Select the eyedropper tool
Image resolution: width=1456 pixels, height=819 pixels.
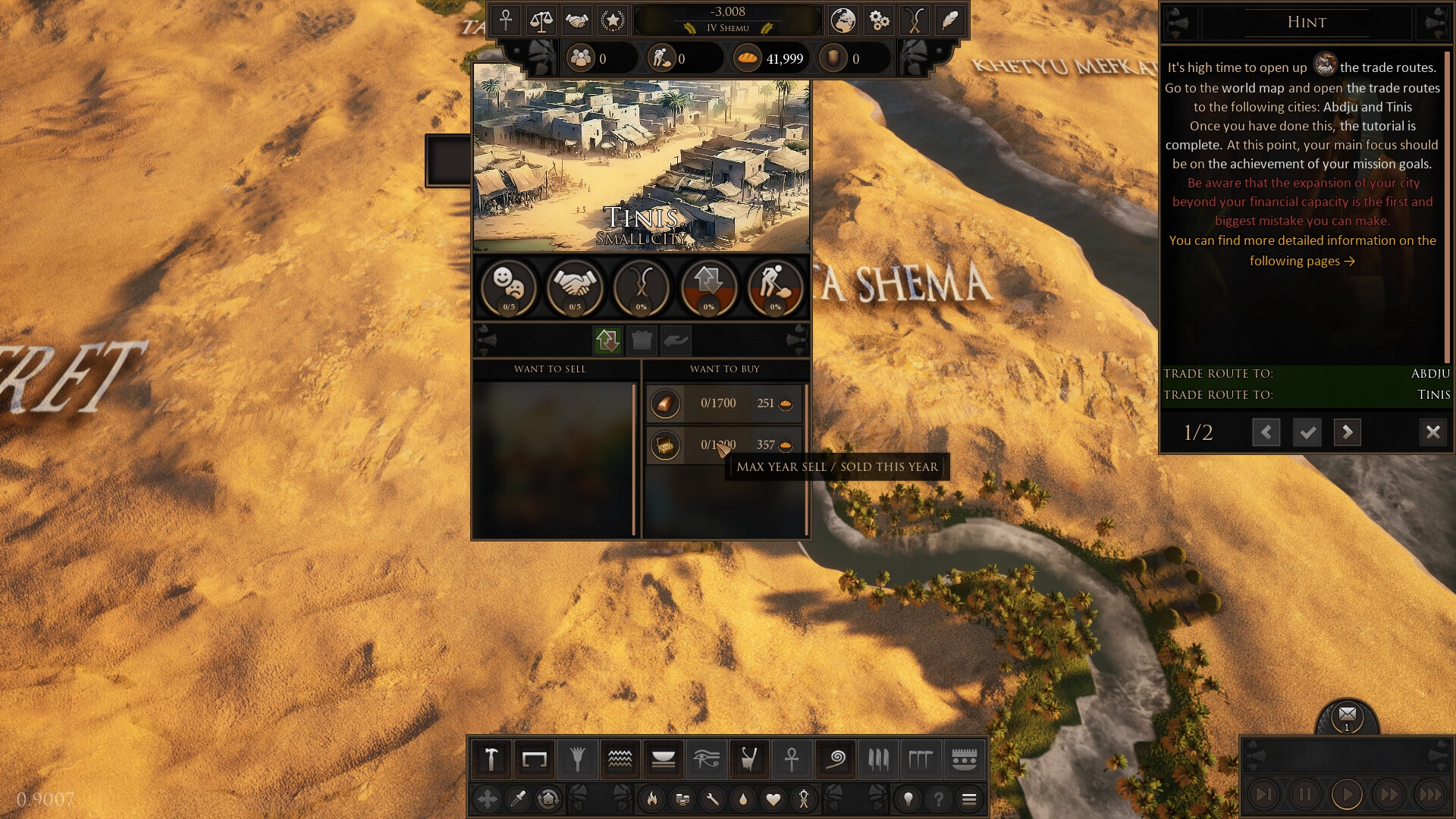click(x=518, y=799)
